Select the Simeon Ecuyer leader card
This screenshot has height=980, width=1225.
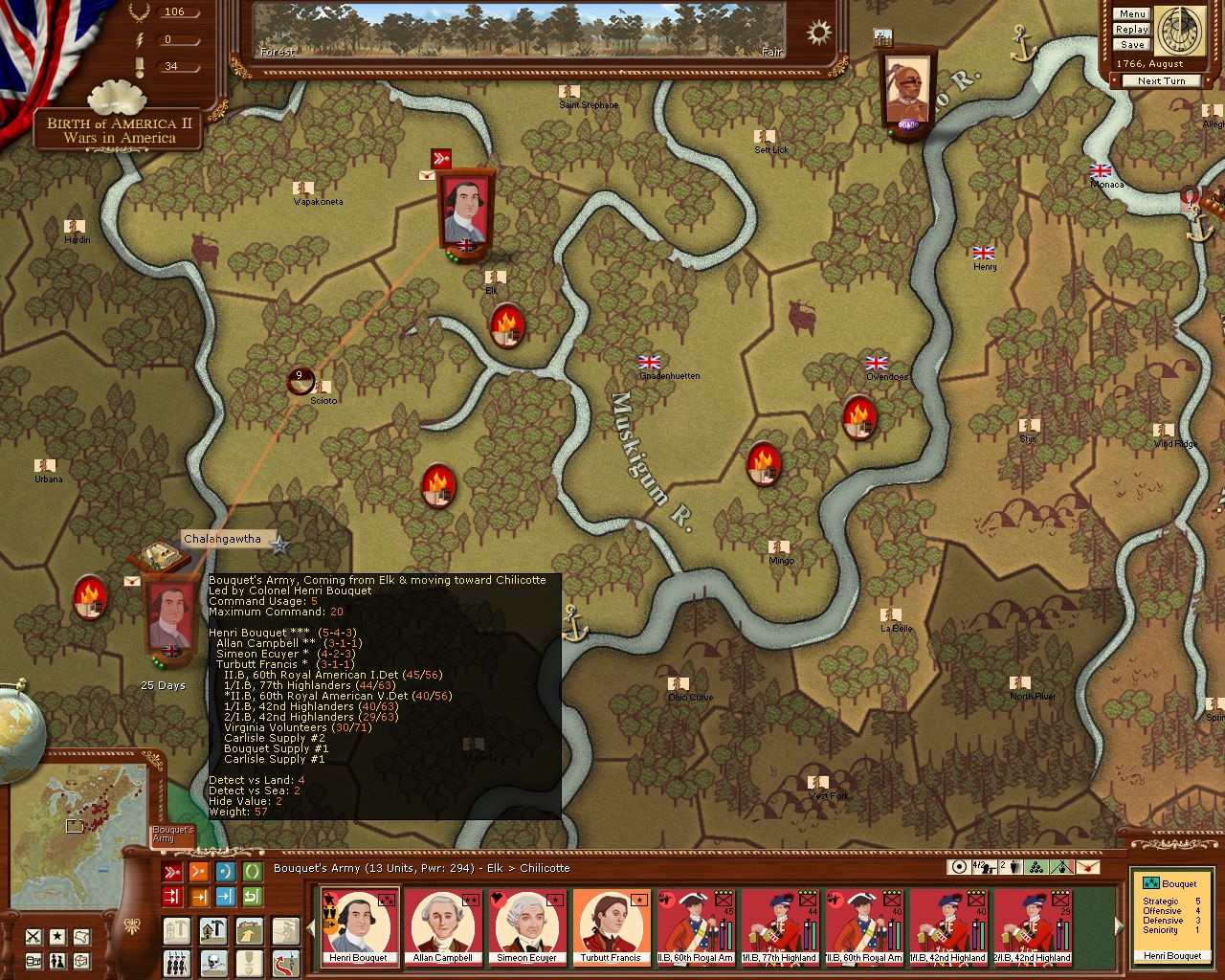[x=526, y=926]
